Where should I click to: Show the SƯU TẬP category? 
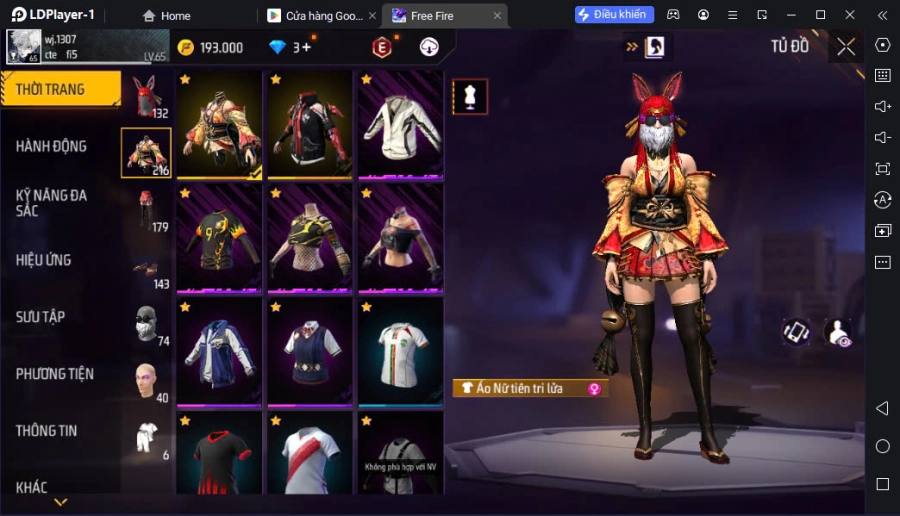[x=41, y=317]
